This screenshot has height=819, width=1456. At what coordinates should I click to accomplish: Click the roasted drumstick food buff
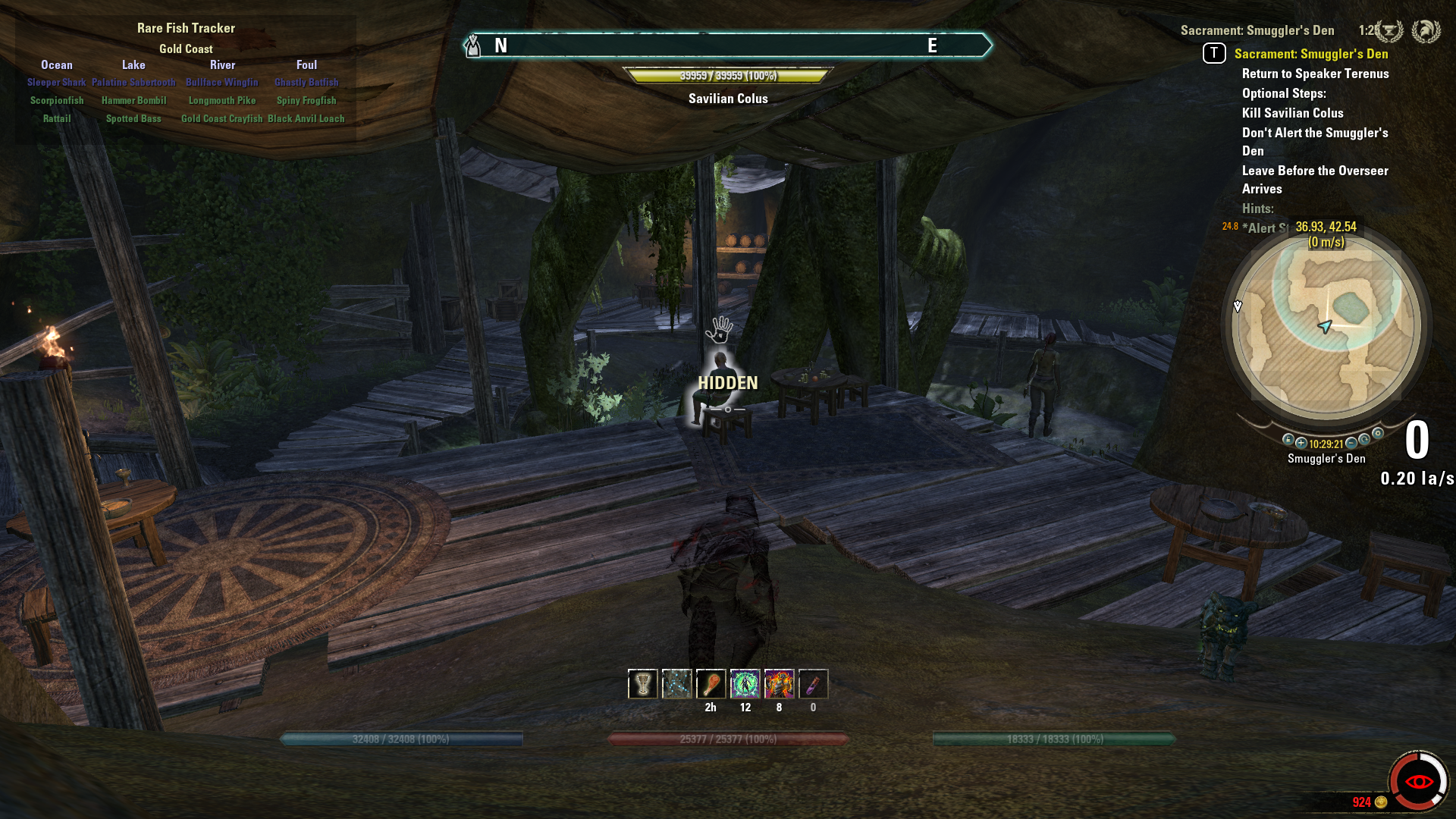point(711,684)
